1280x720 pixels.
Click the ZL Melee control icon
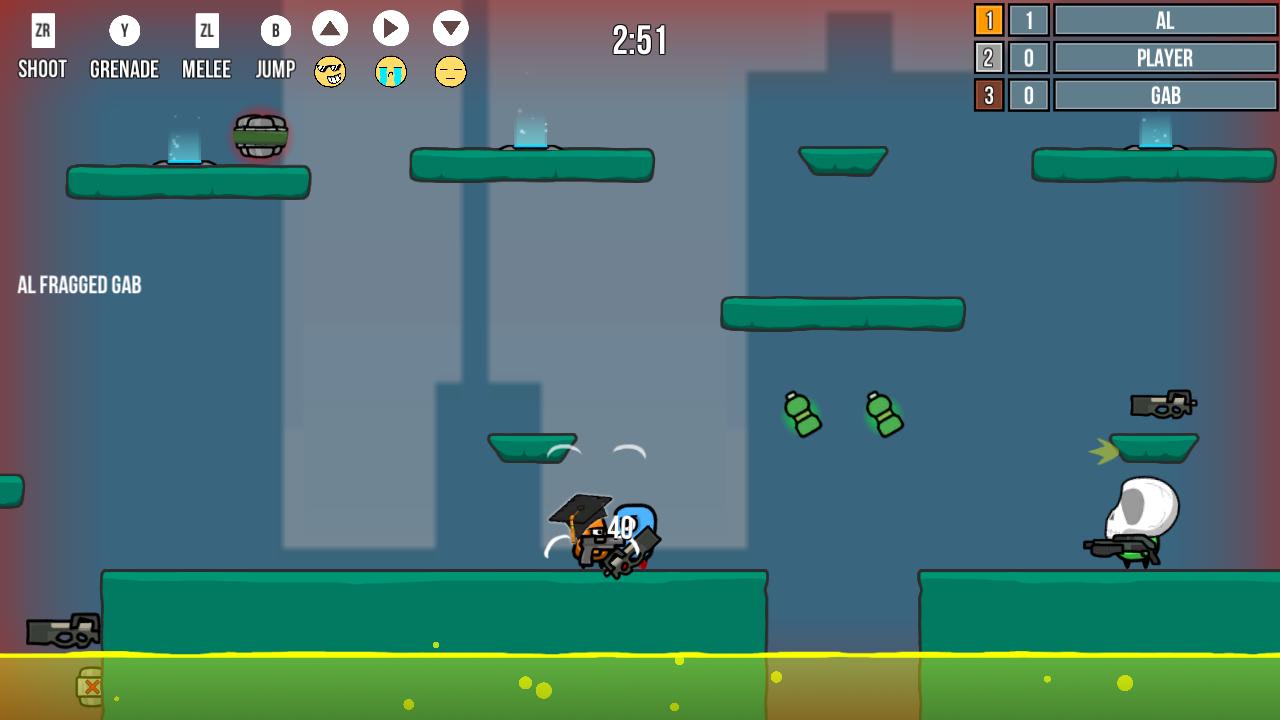pyautogui.click(x=206, y=30)
